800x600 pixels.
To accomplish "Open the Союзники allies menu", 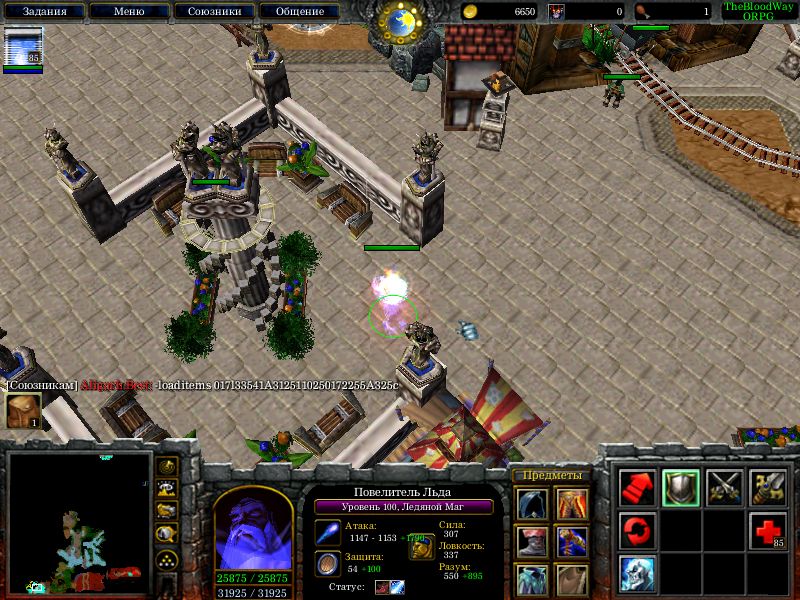I will (x=213, y=12).
